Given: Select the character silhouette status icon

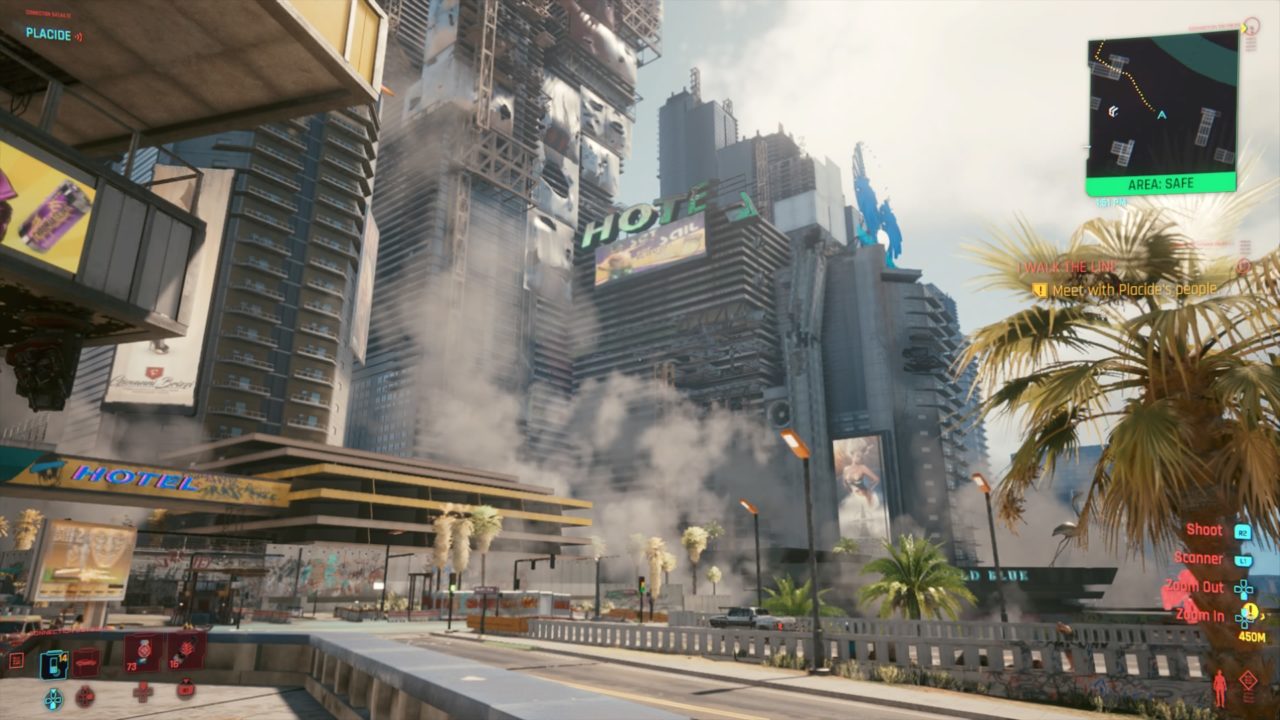Looking at the screenshot, I should point(1219,688).
